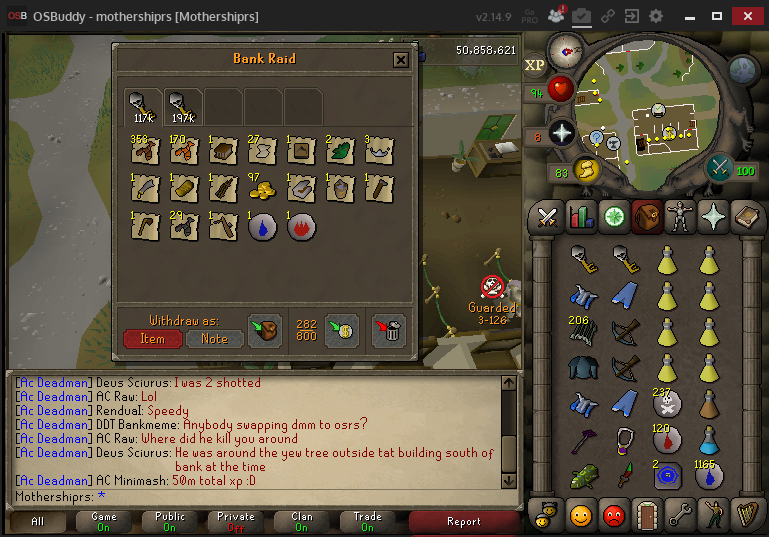Click the trash can destroy button
Screen dimensions: 769x537
[x=388, y=330]
